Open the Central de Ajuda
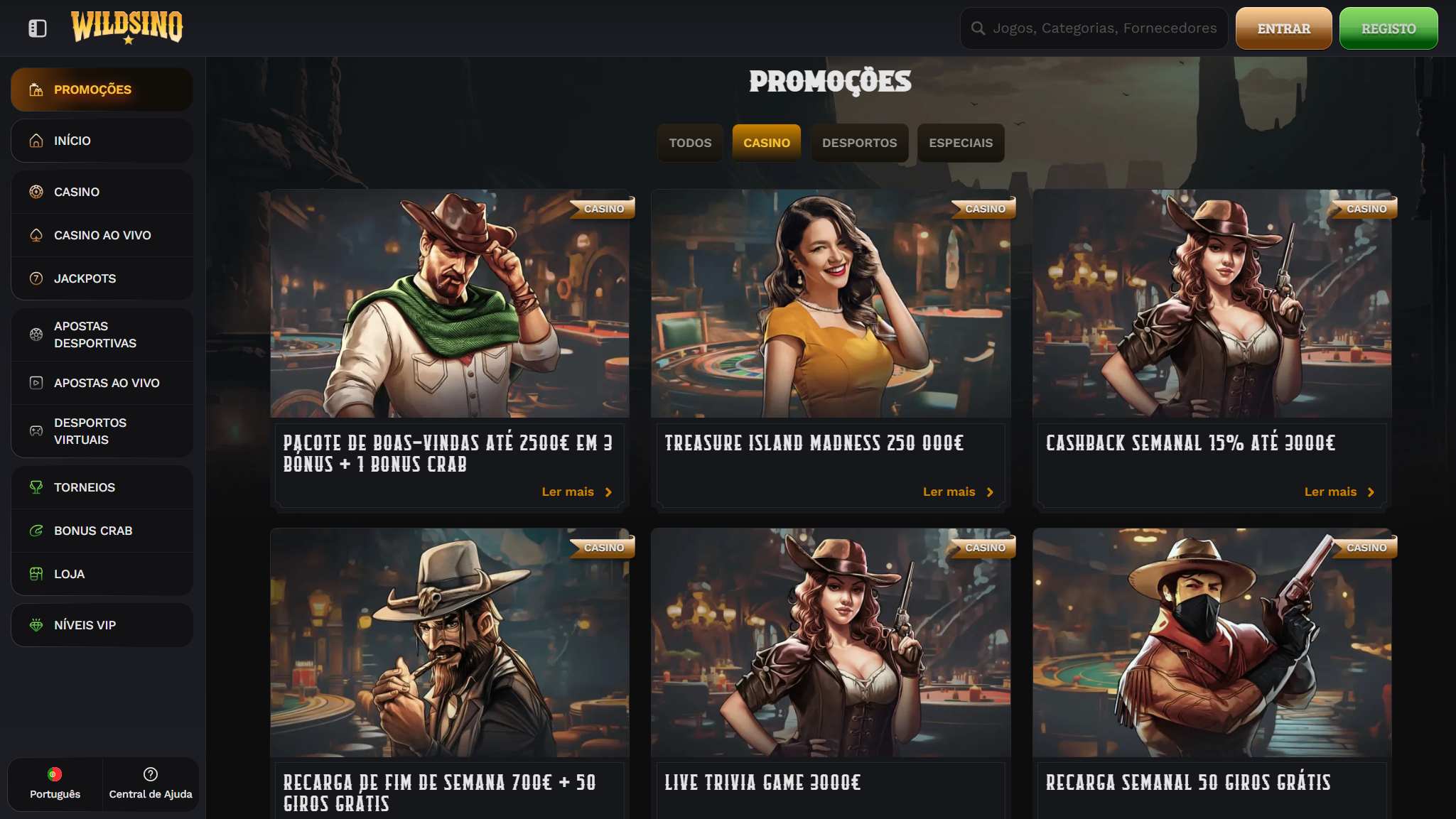This screenshot has height=819, width=1456. pos(151,784)
